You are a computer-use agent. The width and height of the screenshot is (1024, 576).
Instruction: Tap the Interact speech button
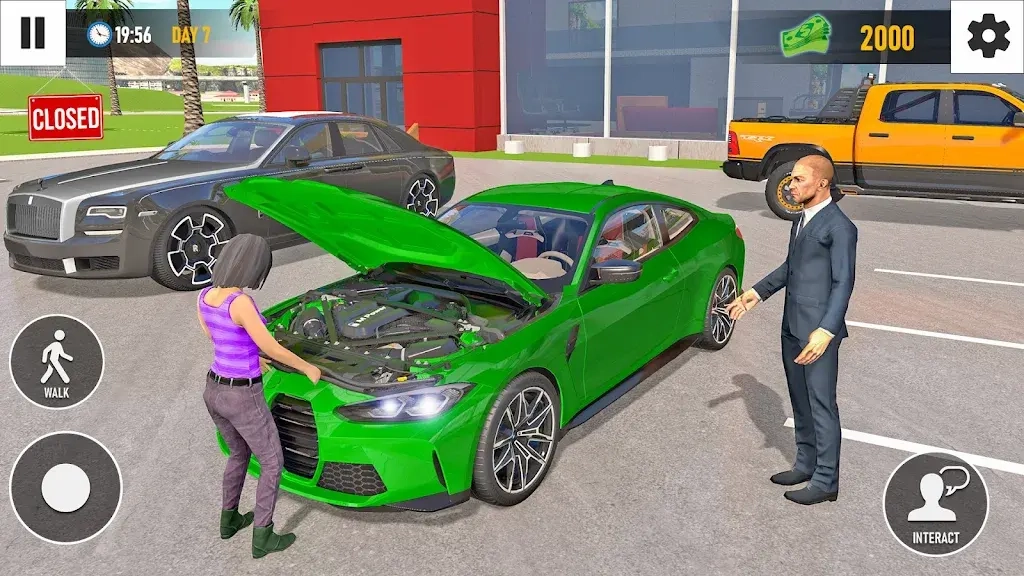coord(935,503)
